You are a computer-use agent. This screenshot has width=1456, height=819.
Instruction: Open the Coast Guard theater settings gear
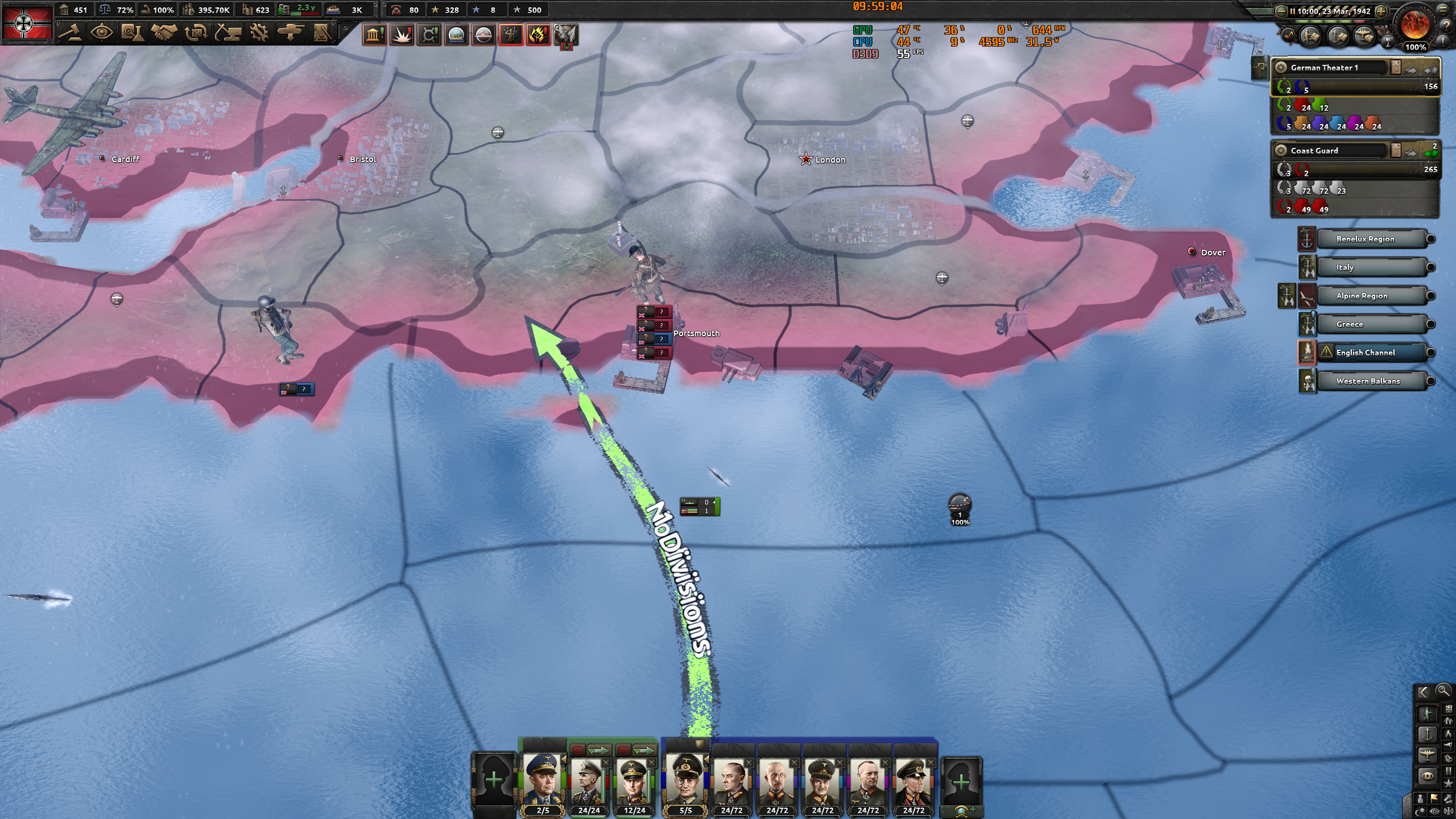click(x=1281, y=151)
